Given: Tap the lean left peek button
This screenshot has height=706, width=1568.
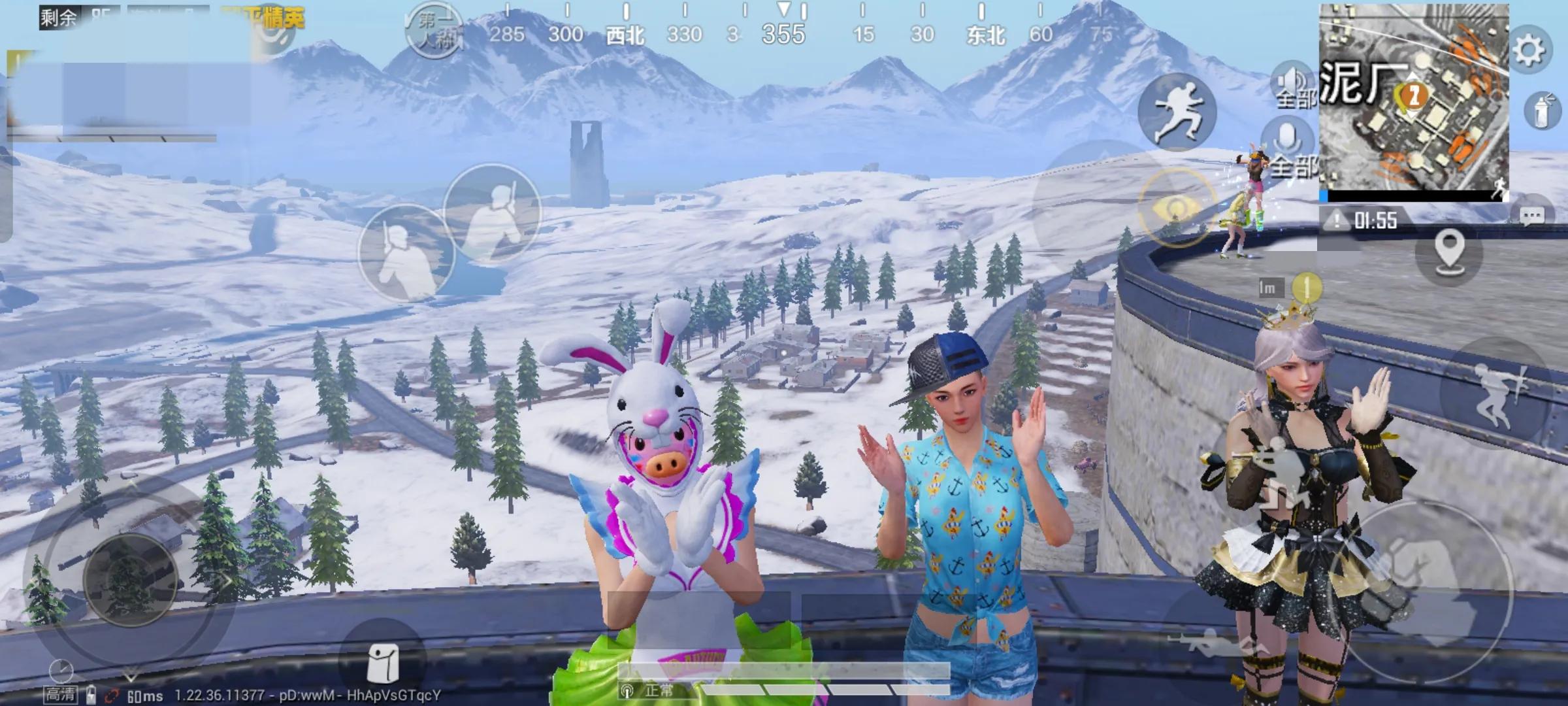Looking at the screenshot, I should 405,253.
